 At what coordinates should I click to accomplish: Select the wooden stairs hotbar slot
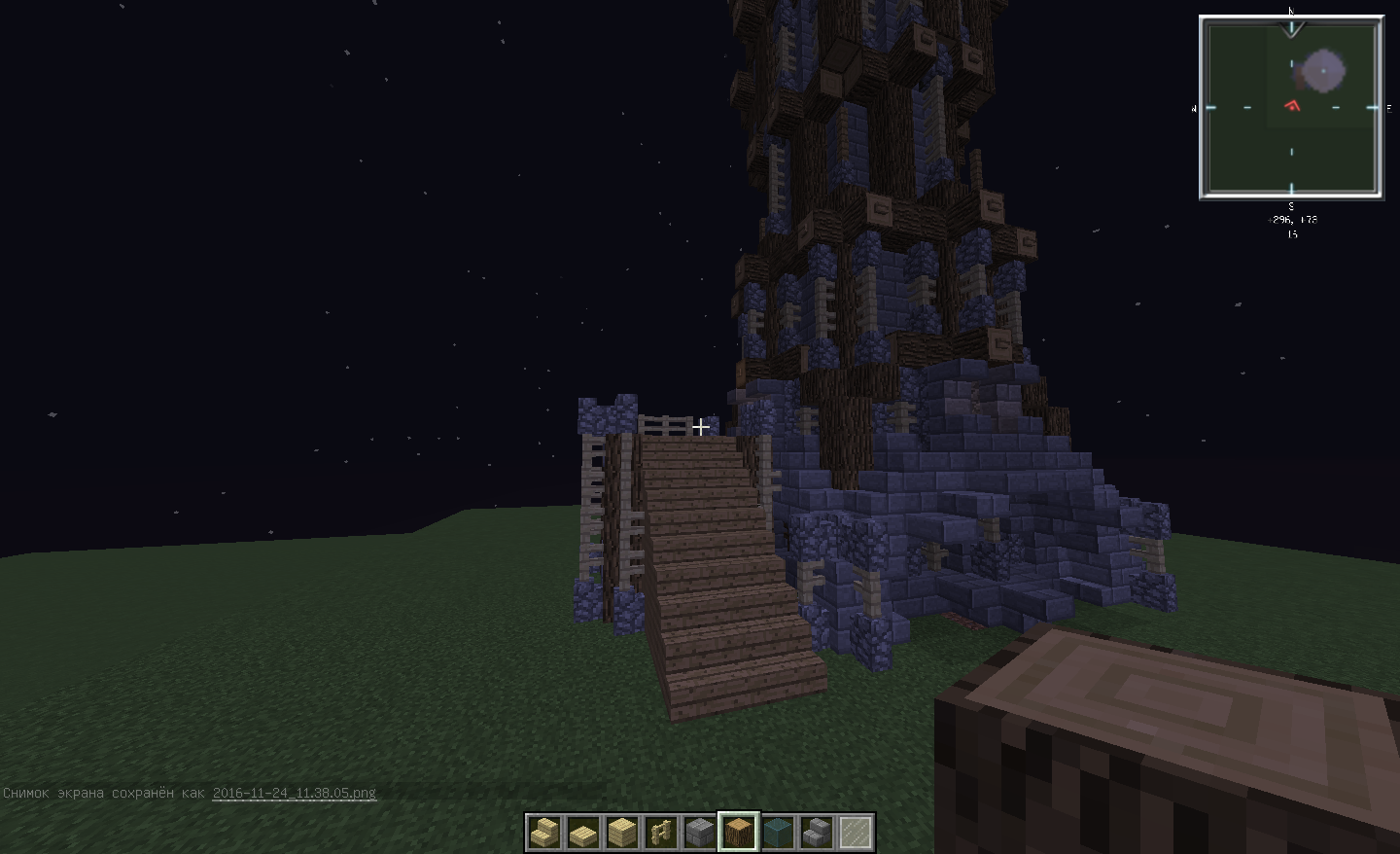[544, 833]
